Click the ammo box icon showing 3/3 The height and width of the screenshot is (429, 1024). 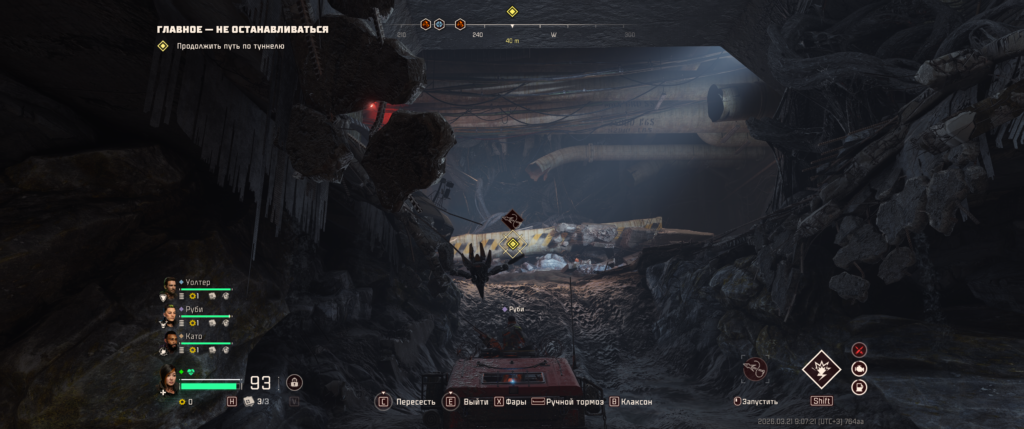[250, 401]
